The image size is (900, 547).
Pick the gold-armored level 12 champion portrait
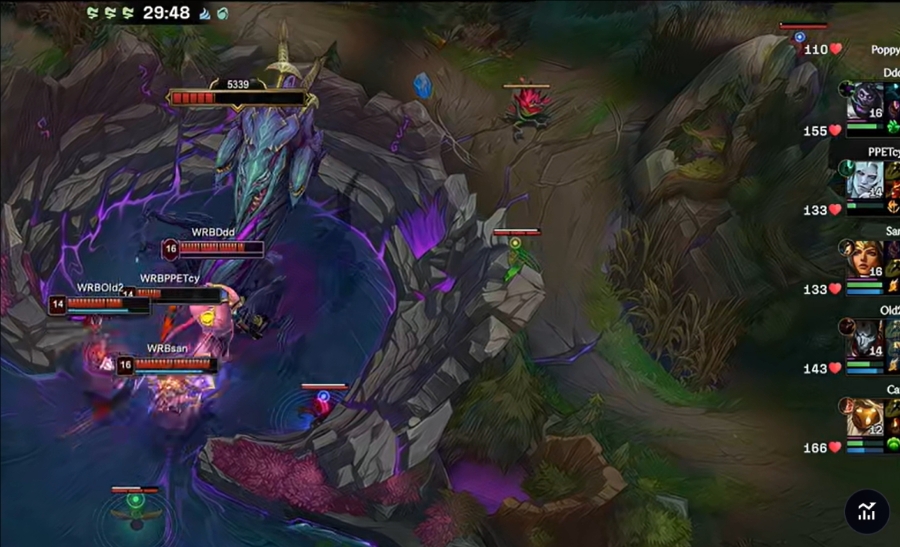(863, 417)
